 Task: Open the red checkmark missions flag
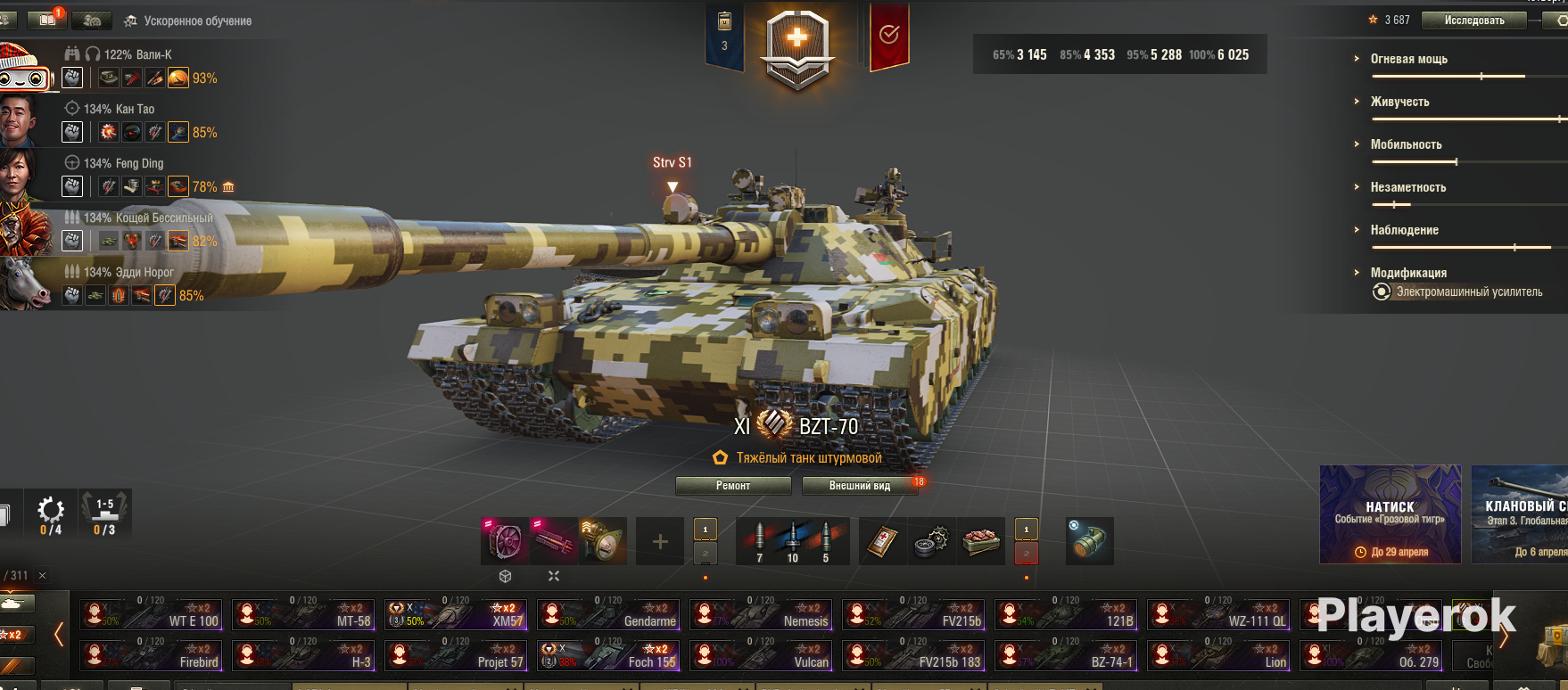pos(889,36)
